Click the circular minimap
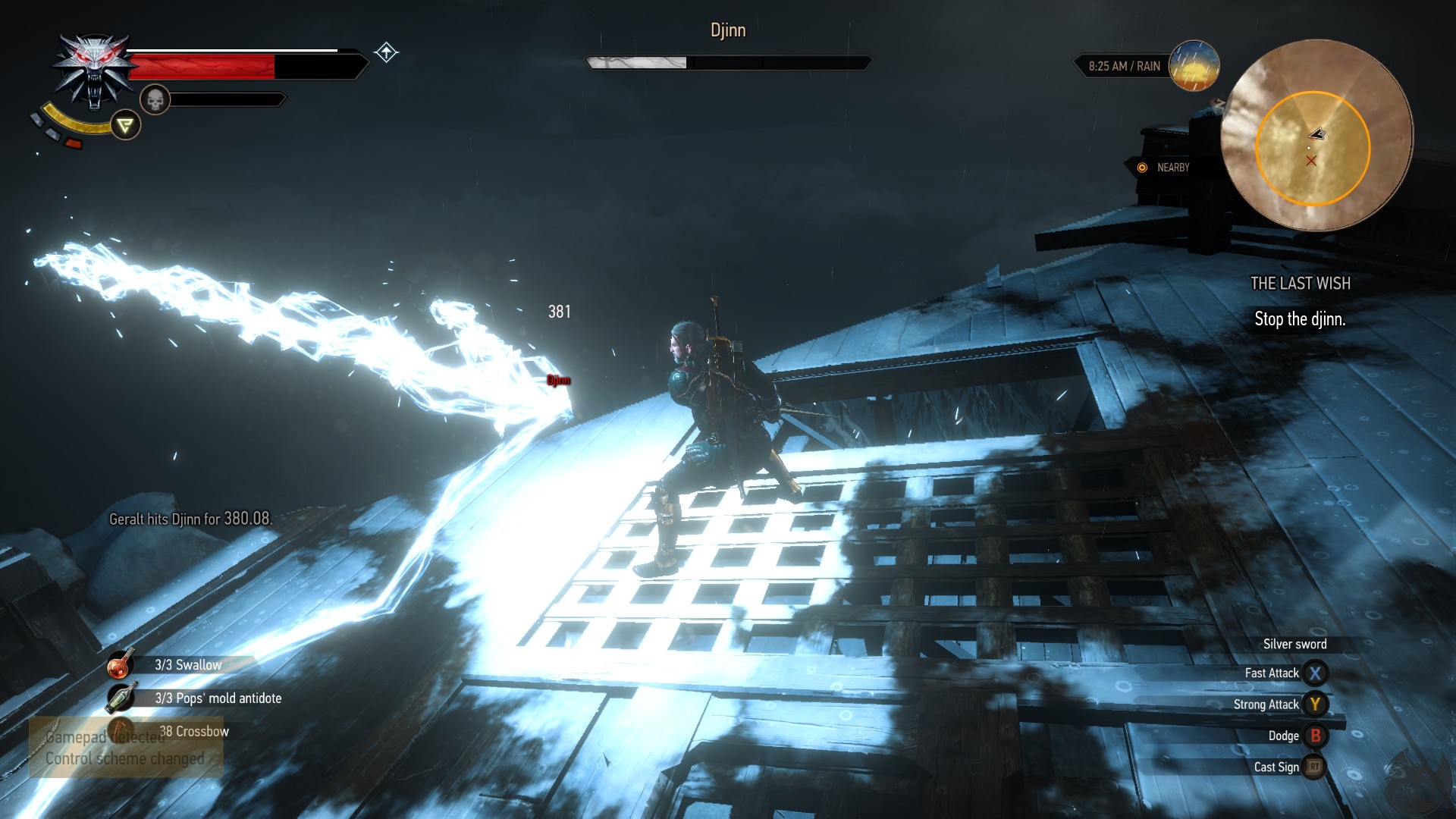The height and width of the screenshot is (819, 1456). tap(1316, 136)
